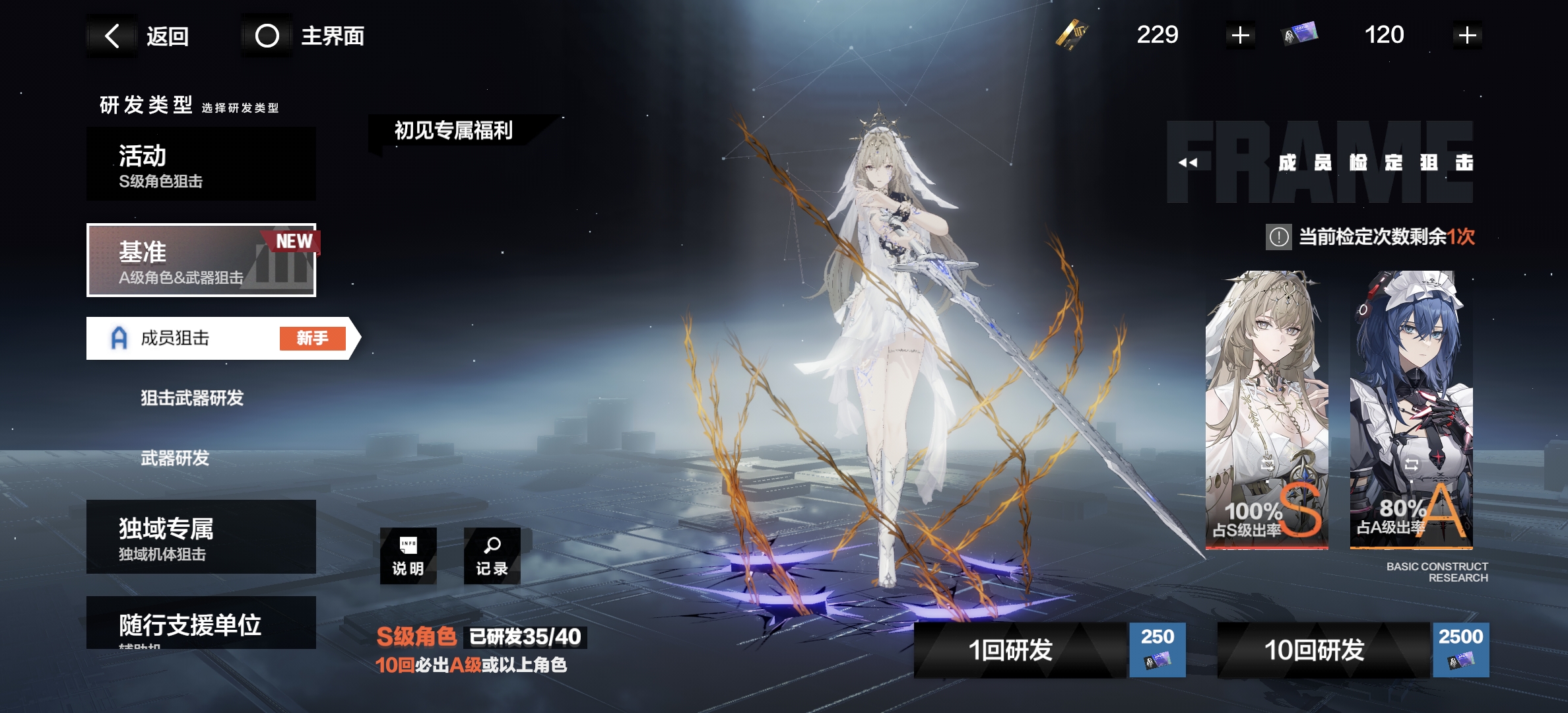The width and height of the screenshot is (1568, 713).
Task: Add more gold card currency (229)
Action: click(x=1240, y=36)
